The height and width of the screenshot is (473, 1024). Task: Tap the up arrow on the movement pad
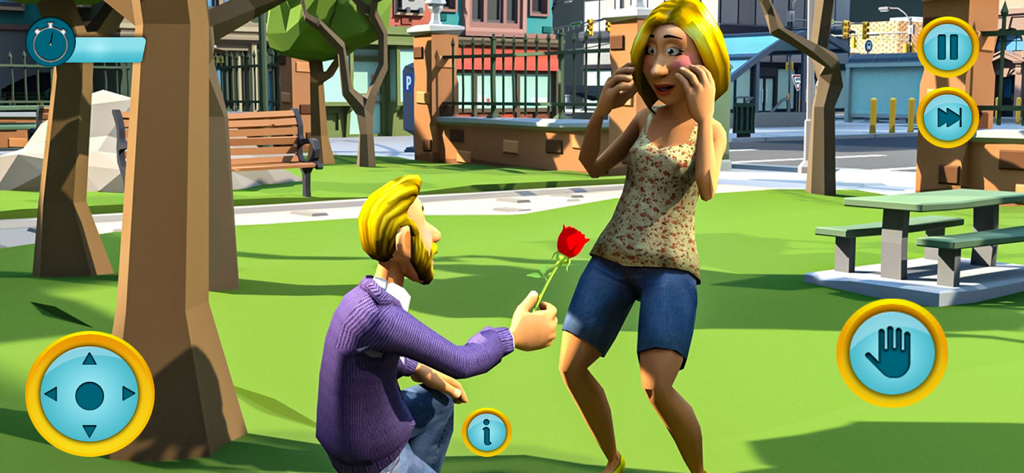[89, 359]
